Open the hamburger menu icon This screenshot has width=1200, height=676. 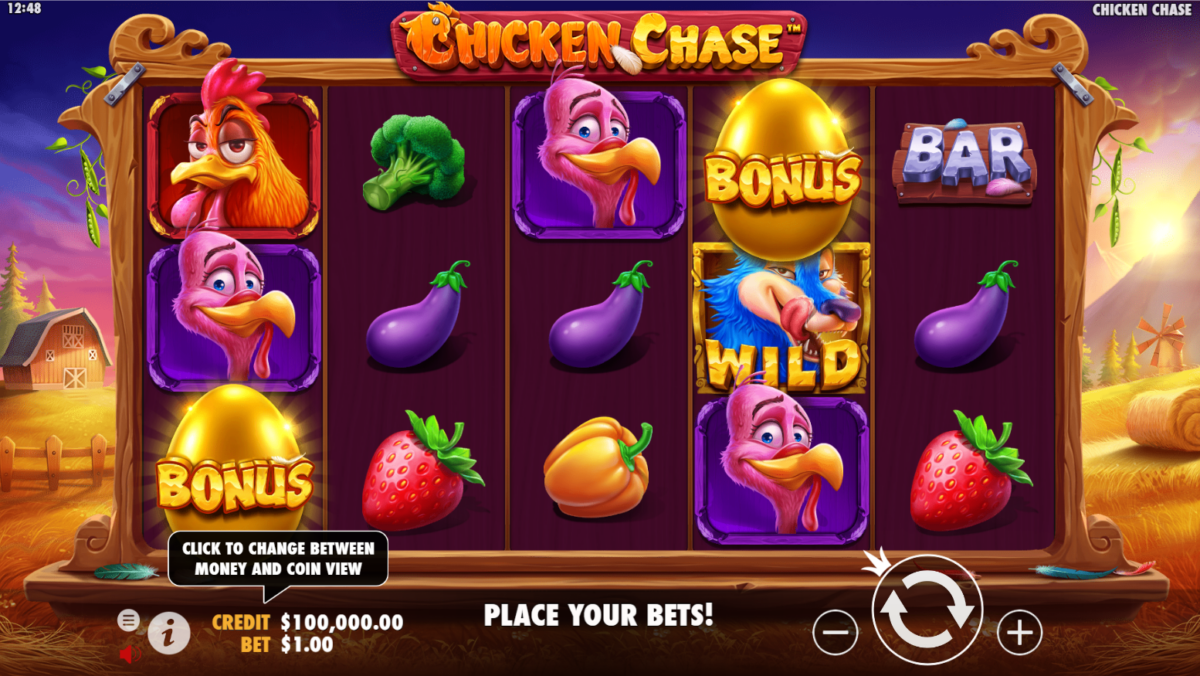(128, 620)
